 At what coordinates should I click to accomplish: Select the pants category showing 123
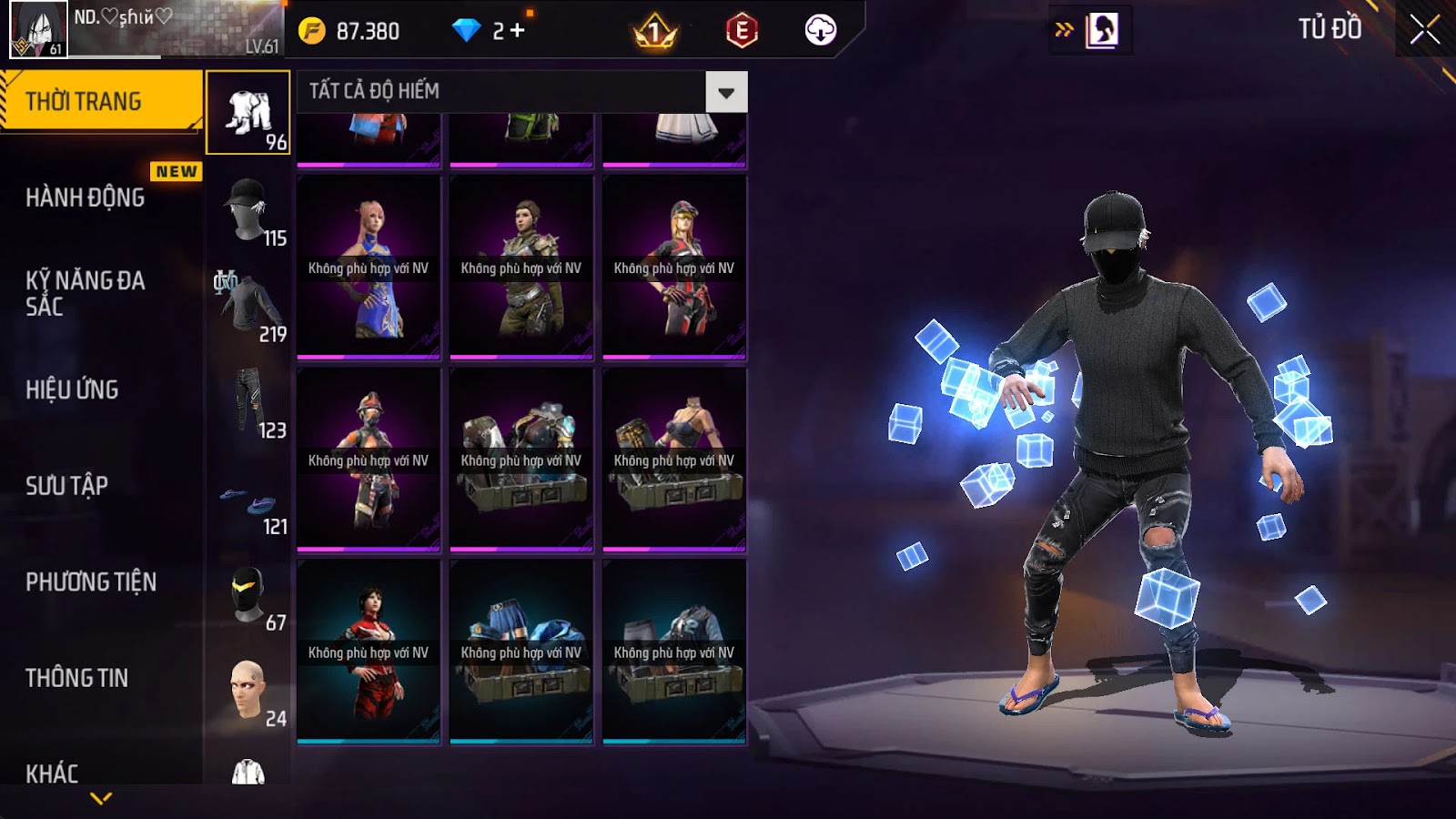[x=248, y=403]
